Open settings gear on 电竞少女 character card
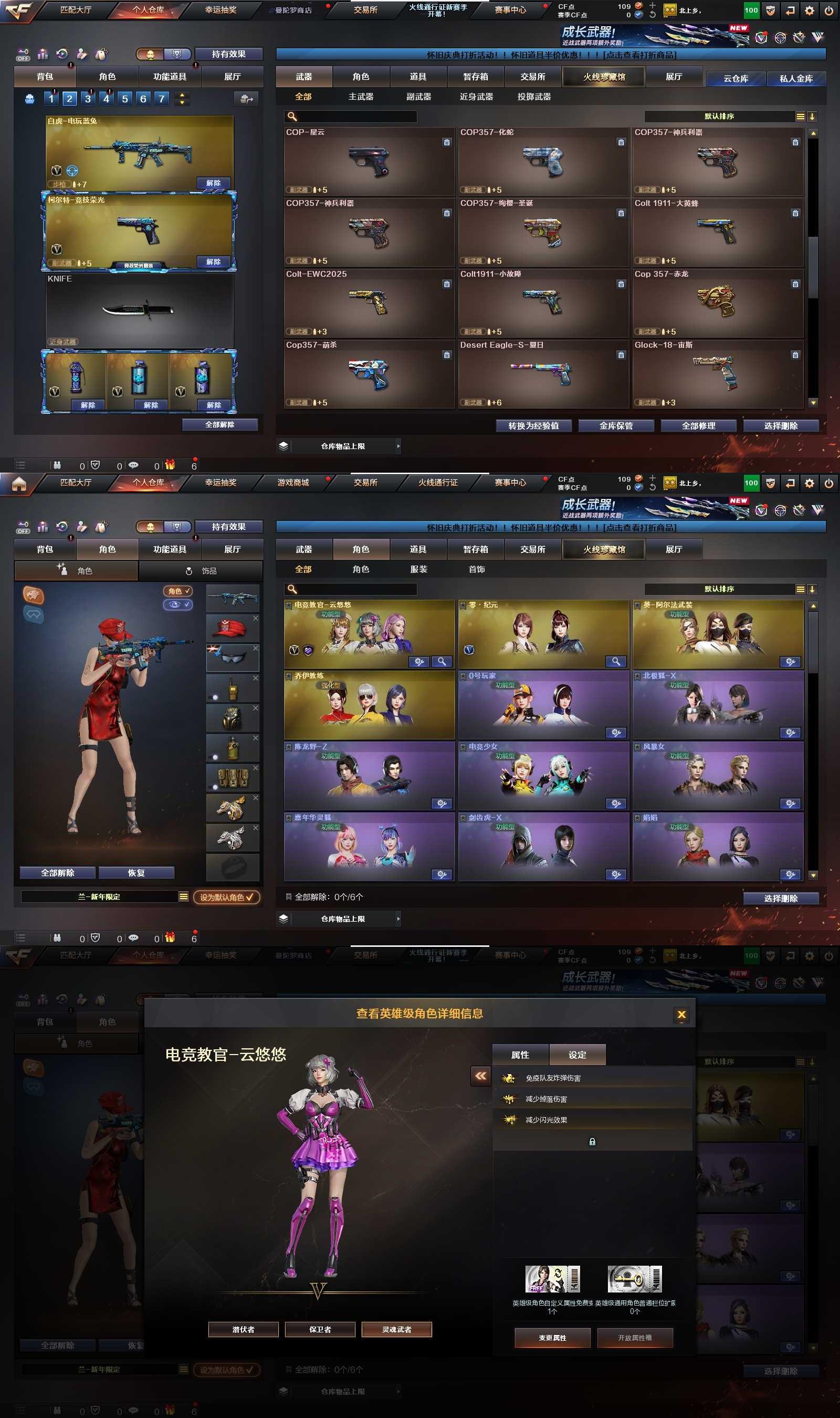Viewport: 840px width, 1418px height. [615, 802]
